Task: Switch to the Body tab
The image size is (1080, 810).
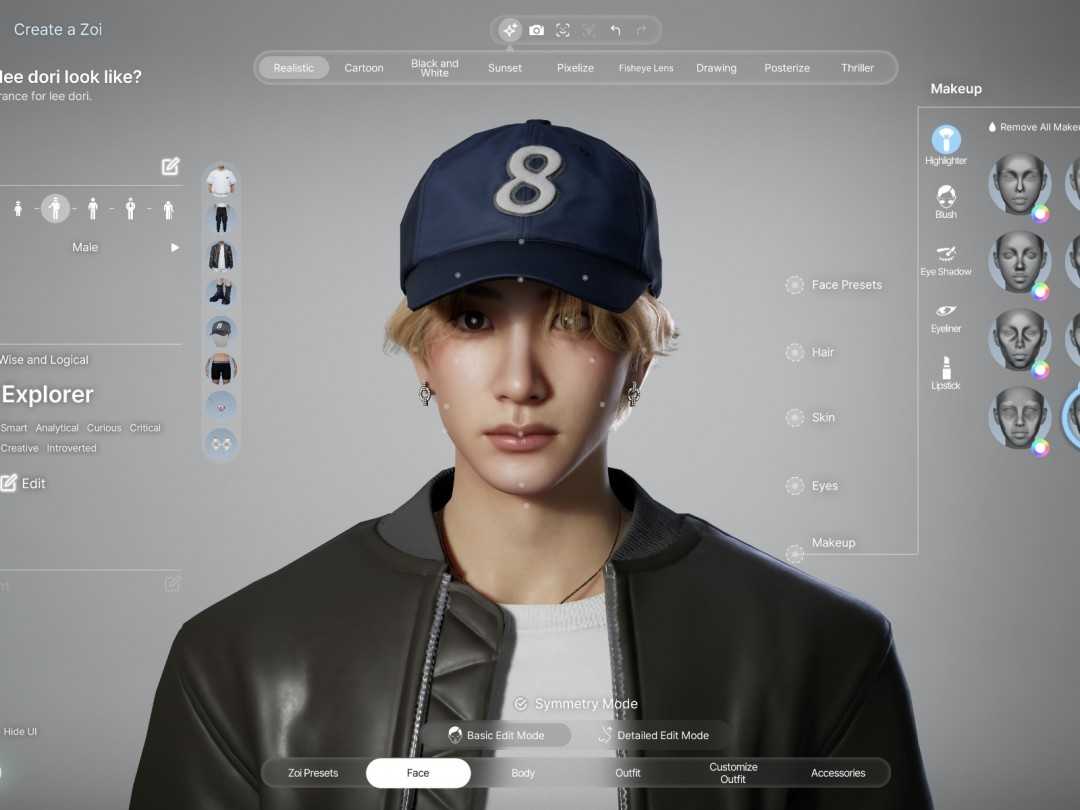Action: tap(523, 773)
